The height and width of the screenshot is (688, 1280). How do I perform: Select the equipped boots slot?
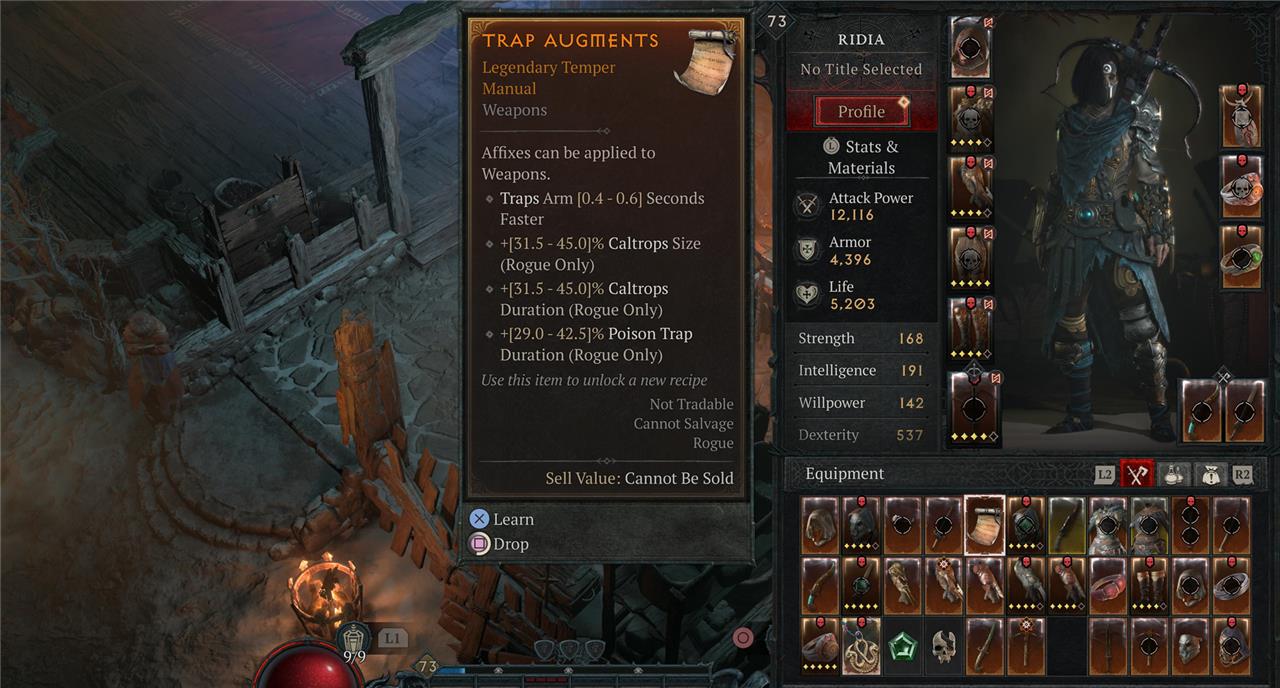pyautogui.click(x=970, y=327)
